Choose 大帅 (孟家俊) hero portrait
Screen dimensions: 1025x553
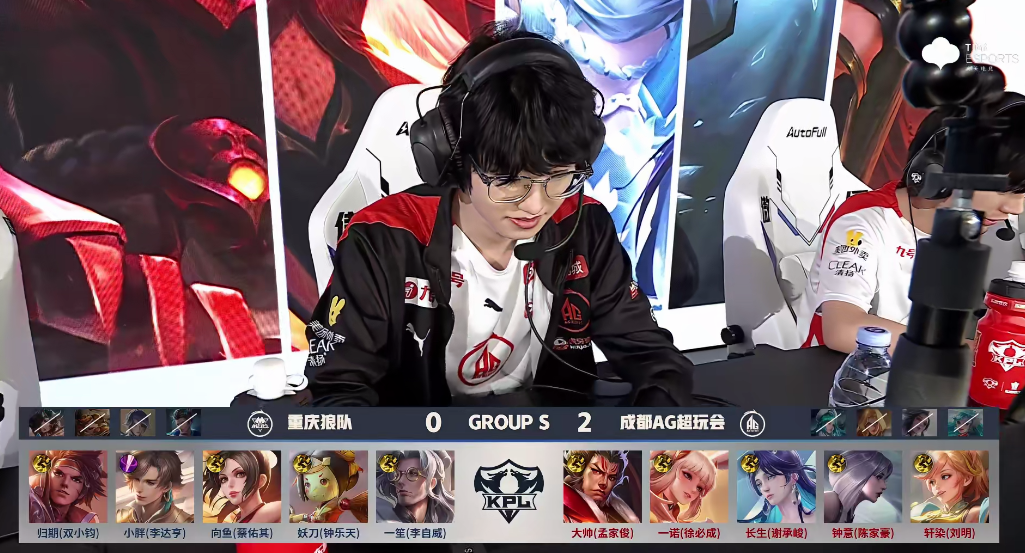click(602, 486)
